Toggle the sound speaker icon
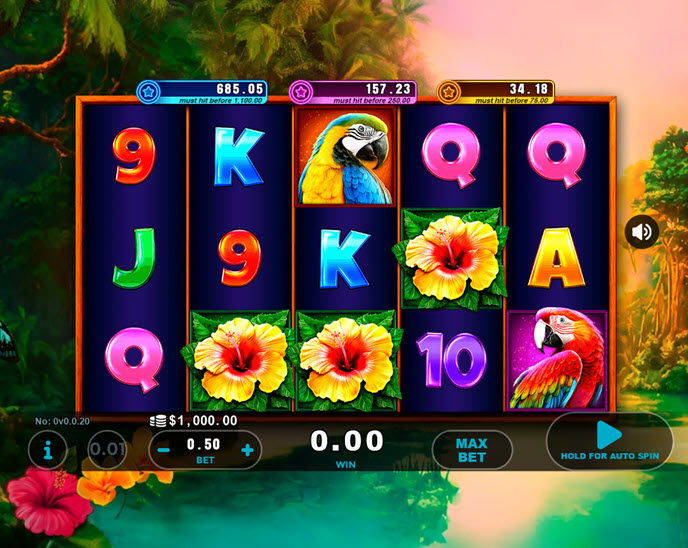The image size is (688, 548). 642,232
